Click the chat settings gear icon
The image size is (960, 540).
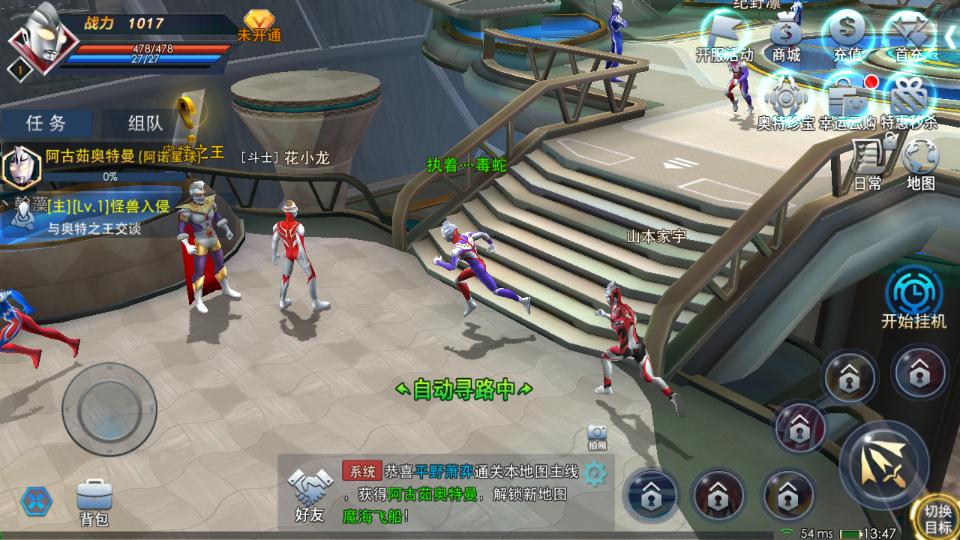[596, 473]
